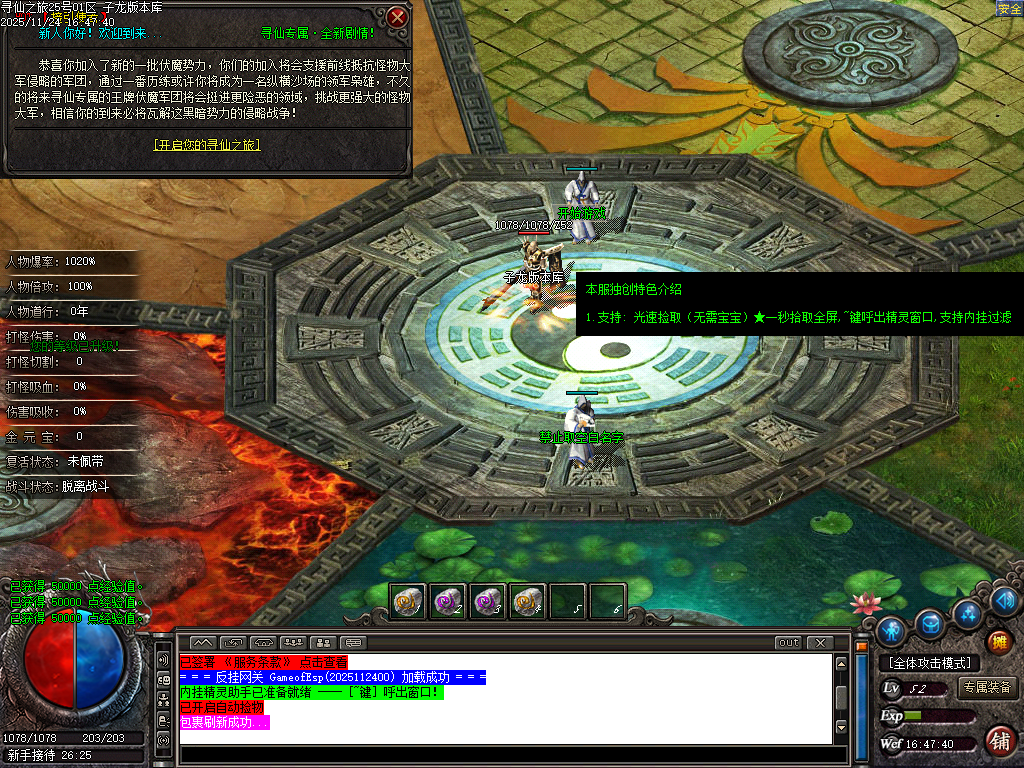Switch the 全体攻击模式 attack mode label
Viewport: 1024px width, 768px height.
tap(930, 663)
